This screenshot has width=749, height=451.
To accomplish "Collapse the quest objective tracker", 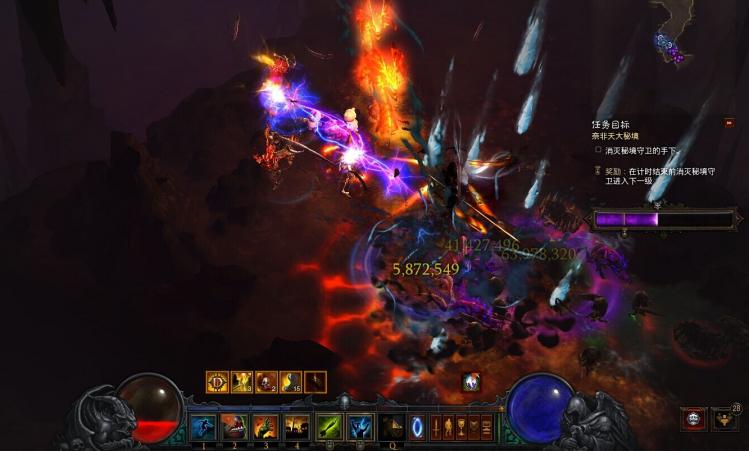I will (729, 123).
